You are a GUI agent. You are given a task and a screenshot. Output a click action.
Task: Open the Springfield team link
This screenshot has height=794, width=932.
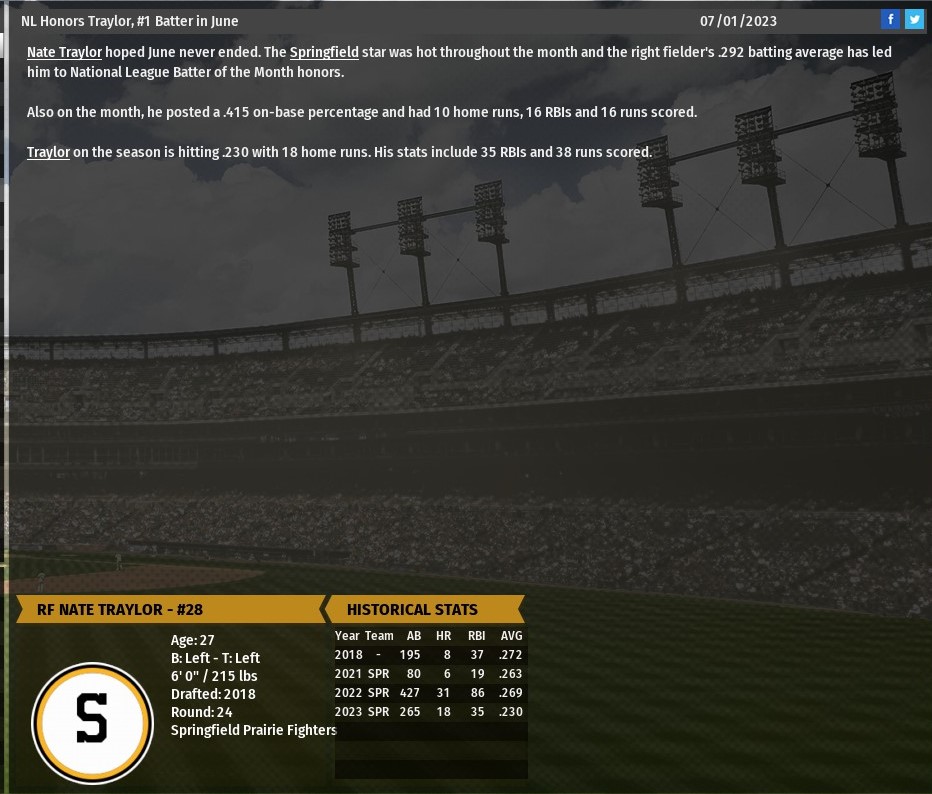point(324,52)
